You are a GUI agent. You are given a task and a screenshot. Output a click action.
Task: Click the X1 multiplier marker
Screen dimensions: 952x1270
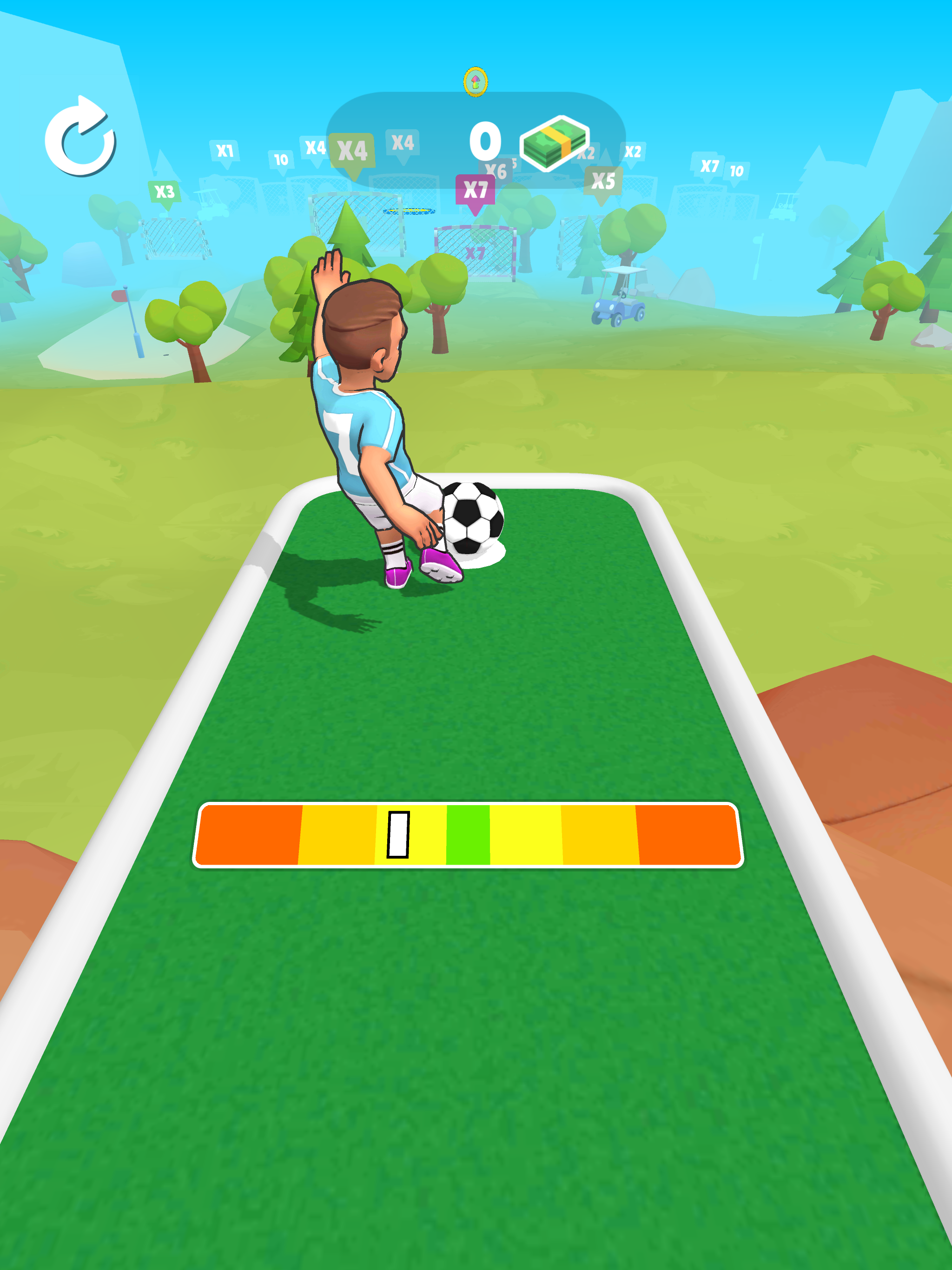point(225,150)
